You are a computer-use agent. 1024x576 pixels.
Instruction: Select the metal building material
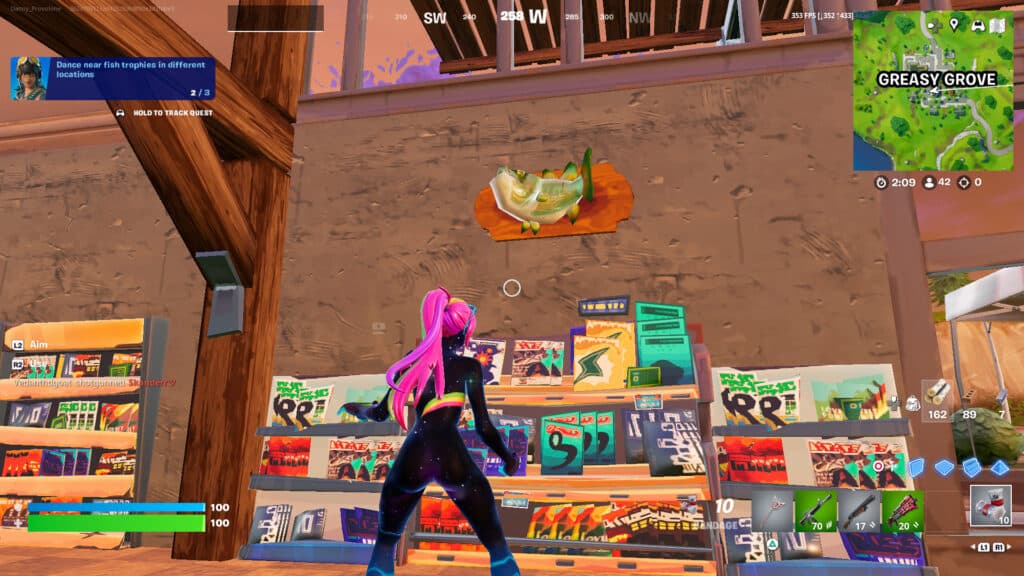tap(1000, 399)
